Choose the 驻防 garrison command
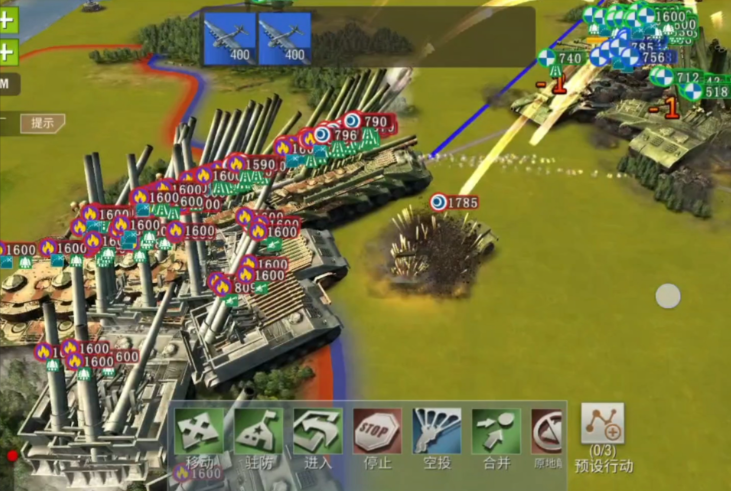Image resolution: width=731 pixels, height=491 pixels. point(259,433)
